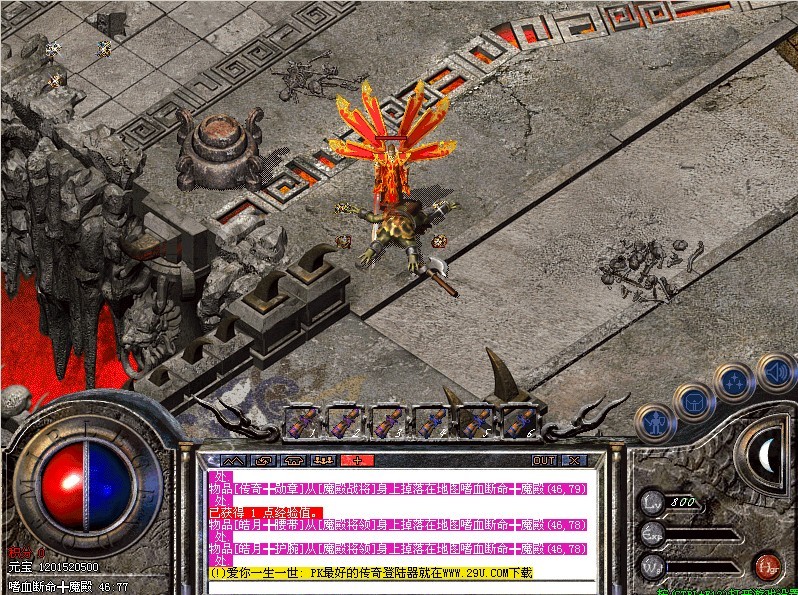The height and width of the screenshot is (595, 798).
Task: Click the crescent moon day-night dial
Action: pyautogui.click(x=766, y=457)
